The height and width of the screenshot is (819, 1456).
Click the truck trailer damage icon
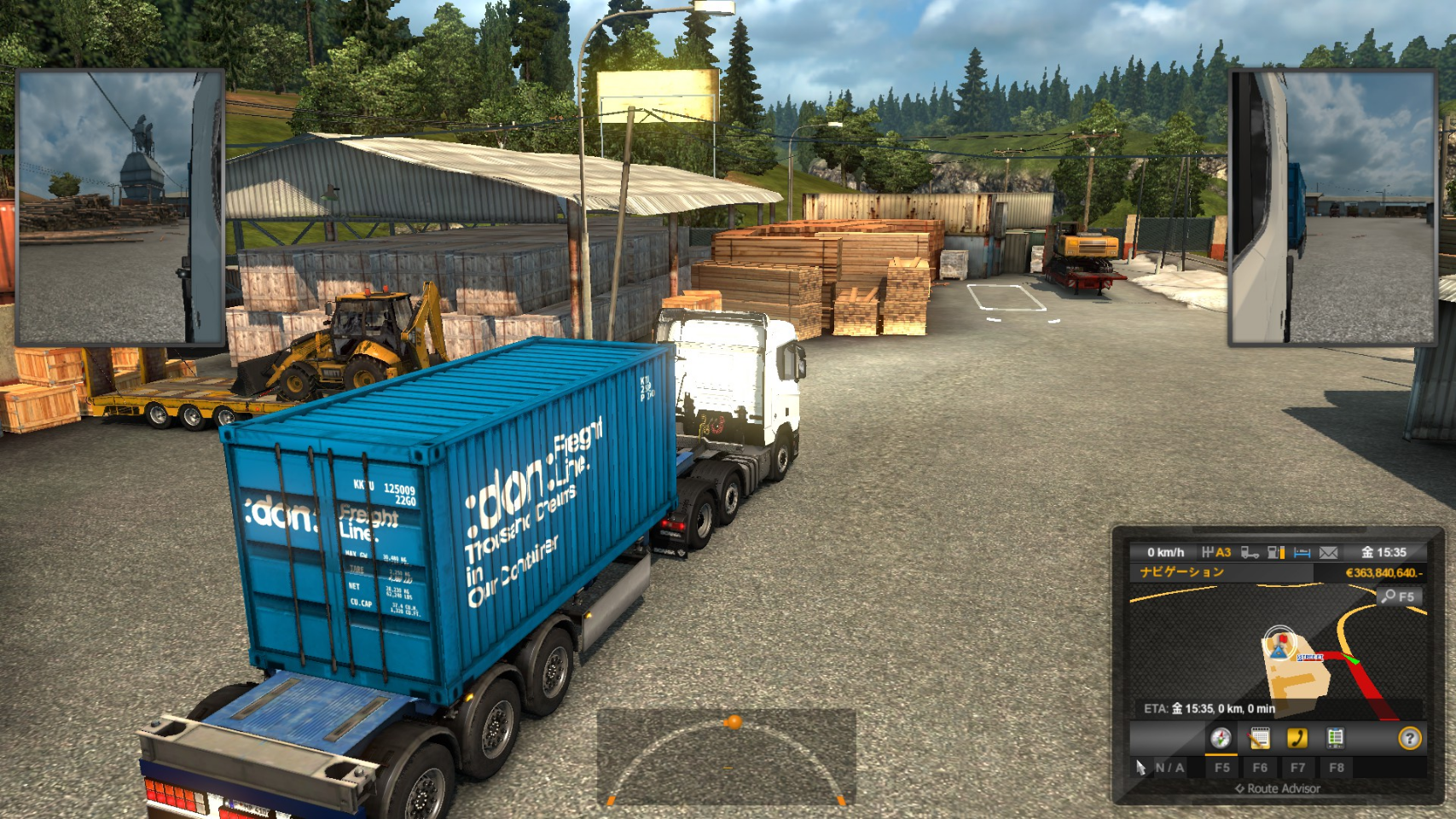1250,553
